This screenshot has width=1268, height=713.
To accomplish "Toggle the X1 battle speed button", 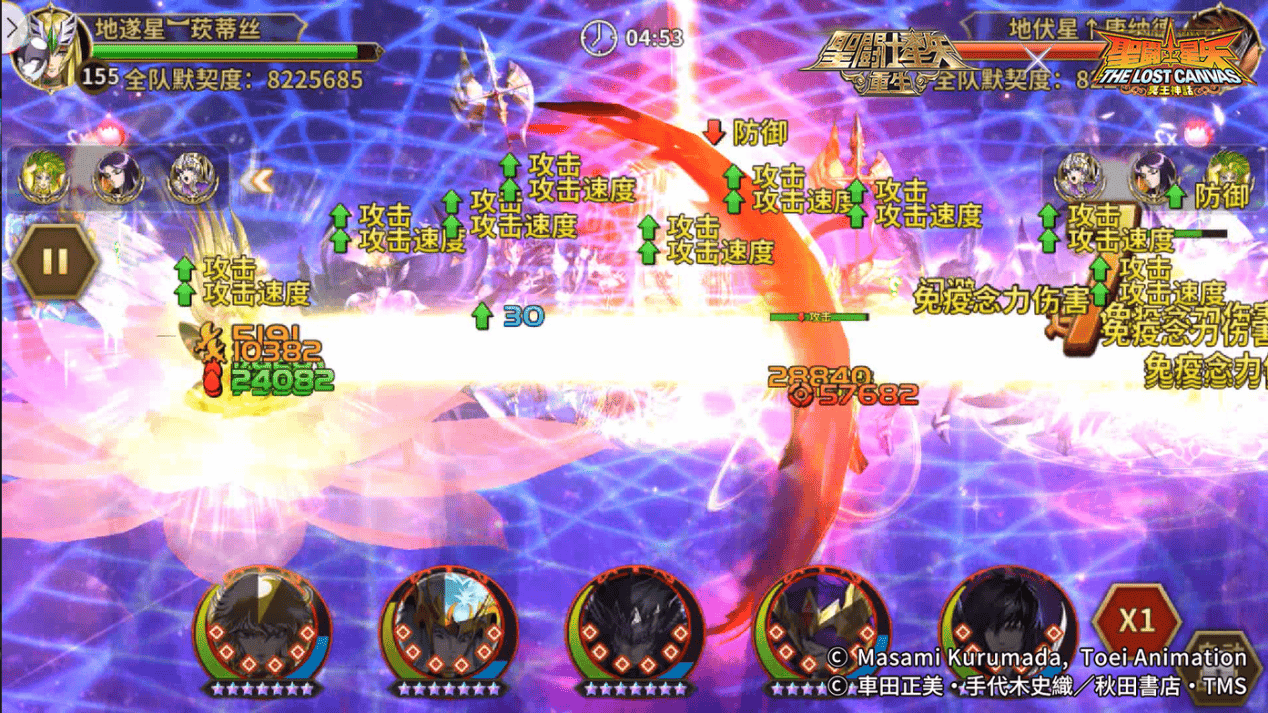I will [1136, 621].
